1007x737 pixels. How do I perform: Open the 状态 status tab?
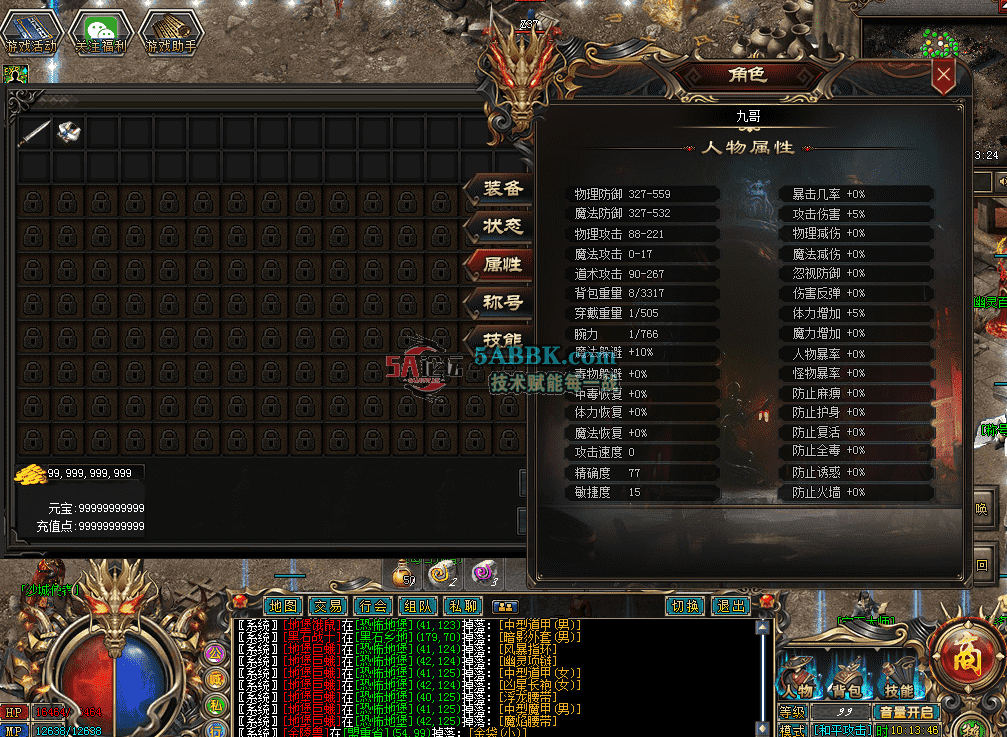pos(502,227)
